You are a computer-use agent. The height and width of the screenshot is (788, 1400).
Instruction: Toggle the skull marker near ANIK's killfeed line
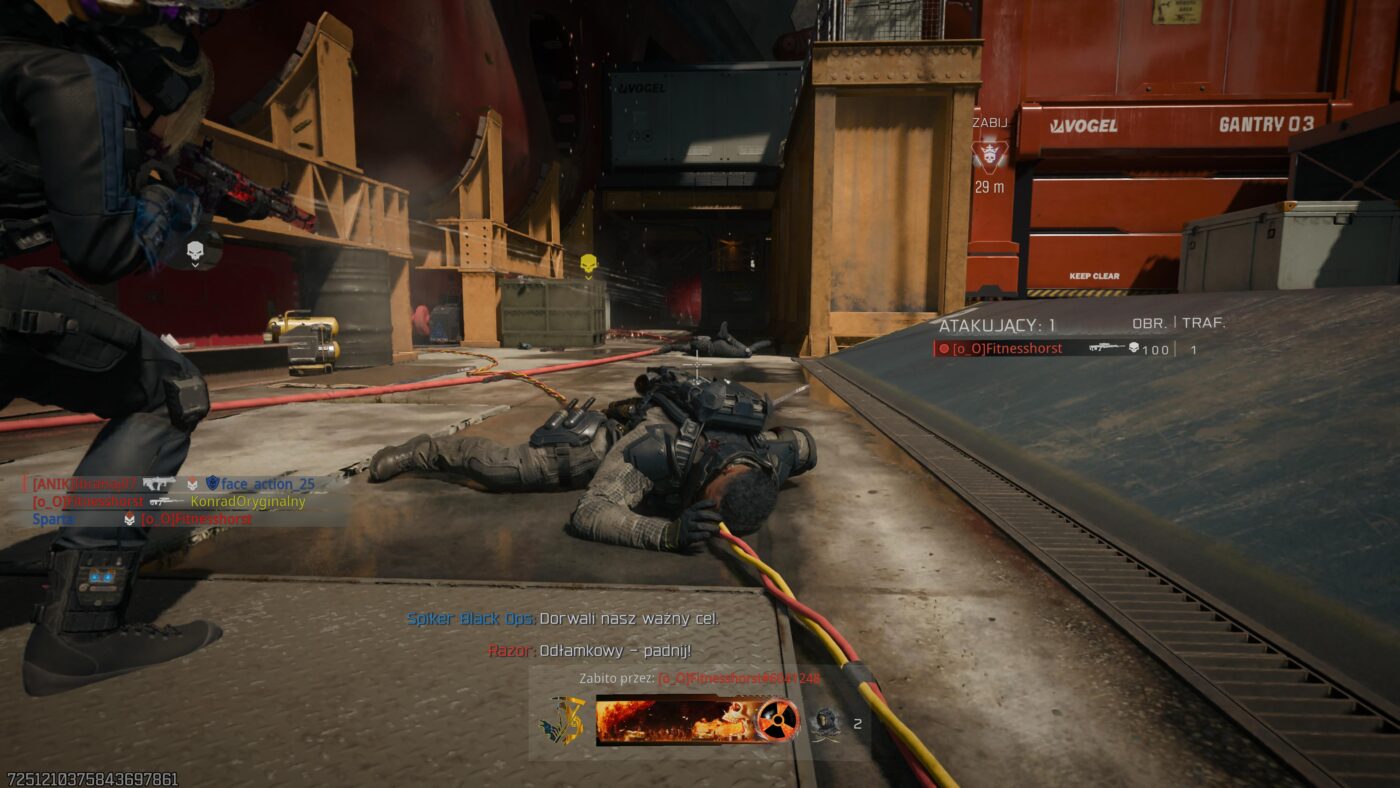click(192, 485)
